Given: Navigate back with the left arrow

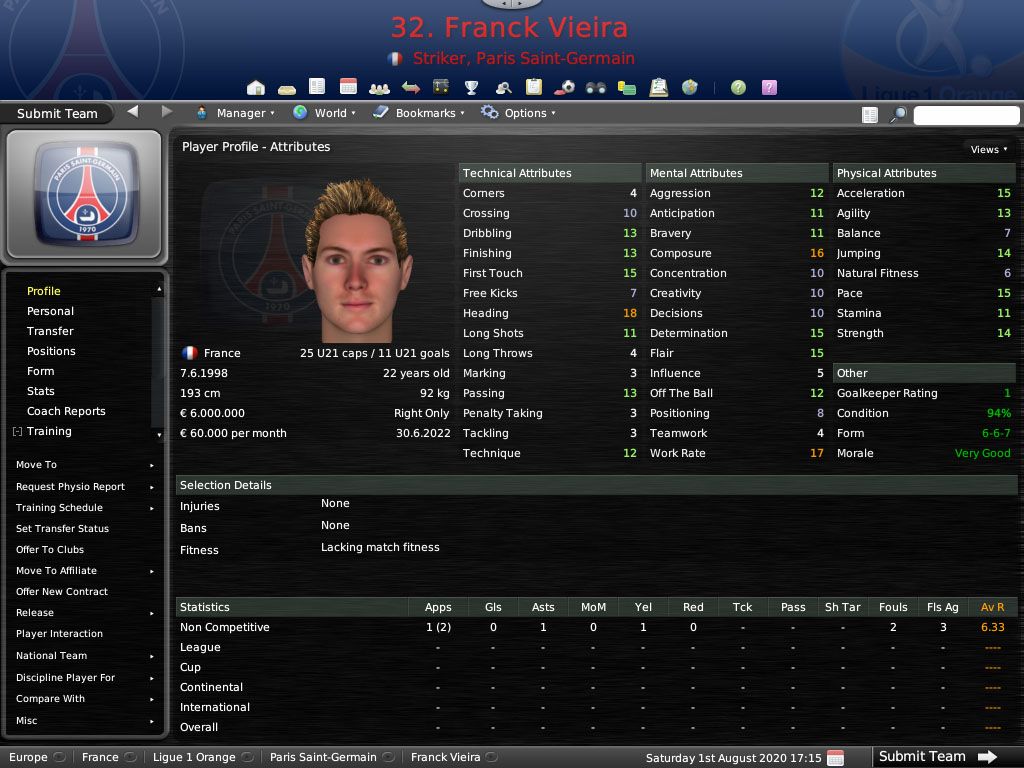Looking at the screenshot, I should pyautogui.click(x=133, y=111).
